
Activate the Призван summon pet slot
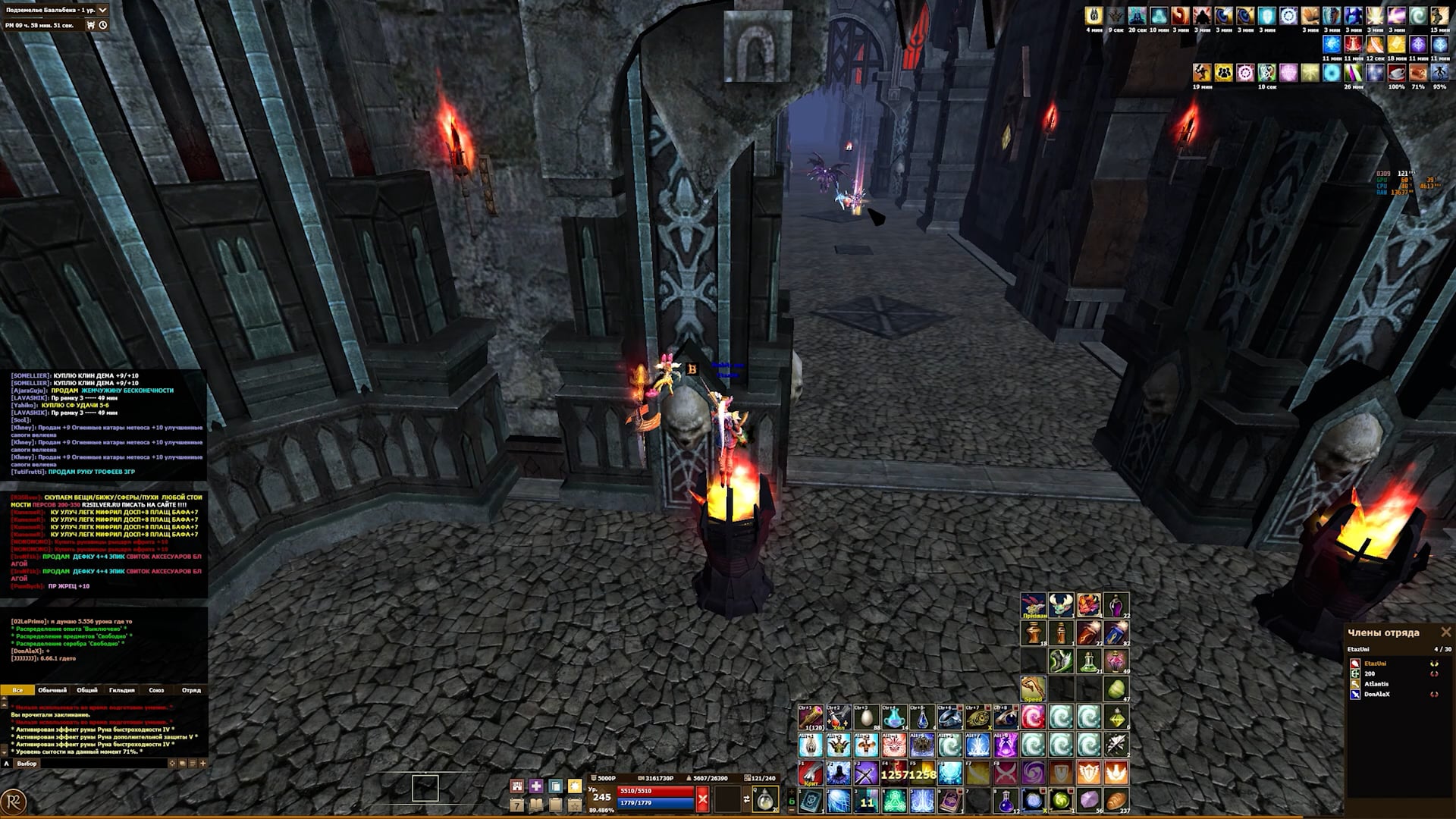click(x=1034, y=606)
